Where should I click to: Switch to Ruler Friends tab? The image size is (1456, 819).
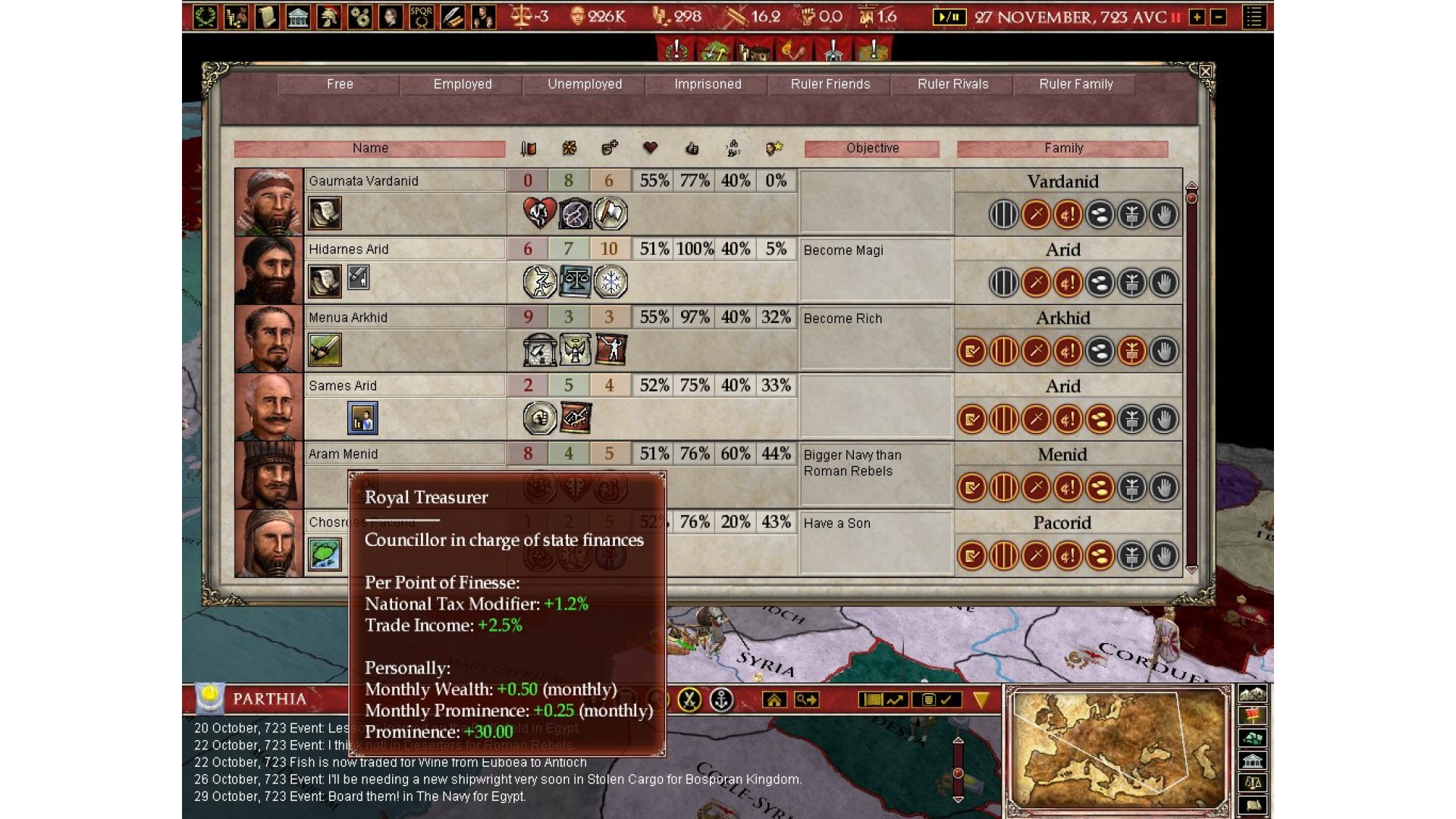point(830,84)
